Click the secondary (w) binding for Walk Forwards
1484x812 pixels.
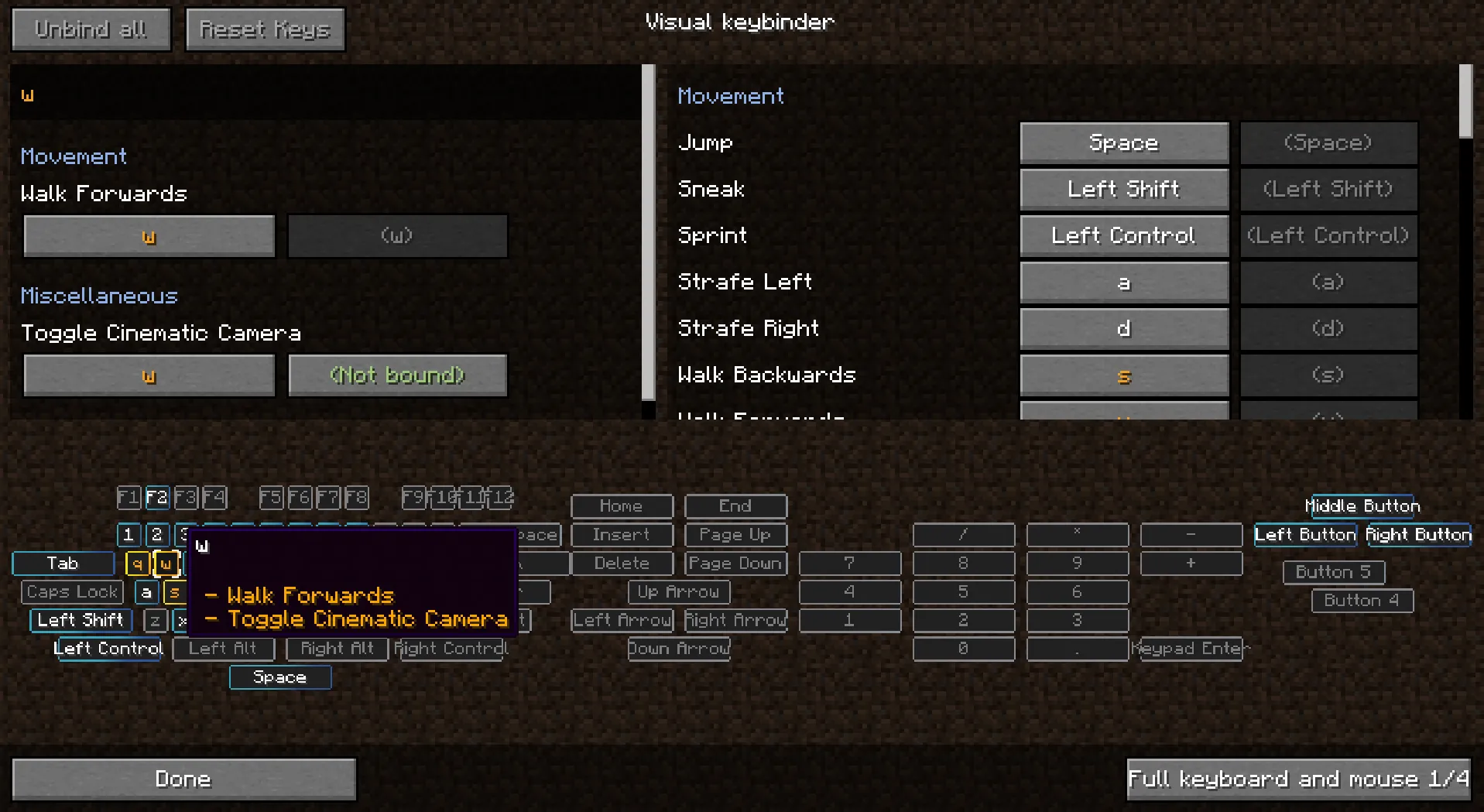(397, 236)
